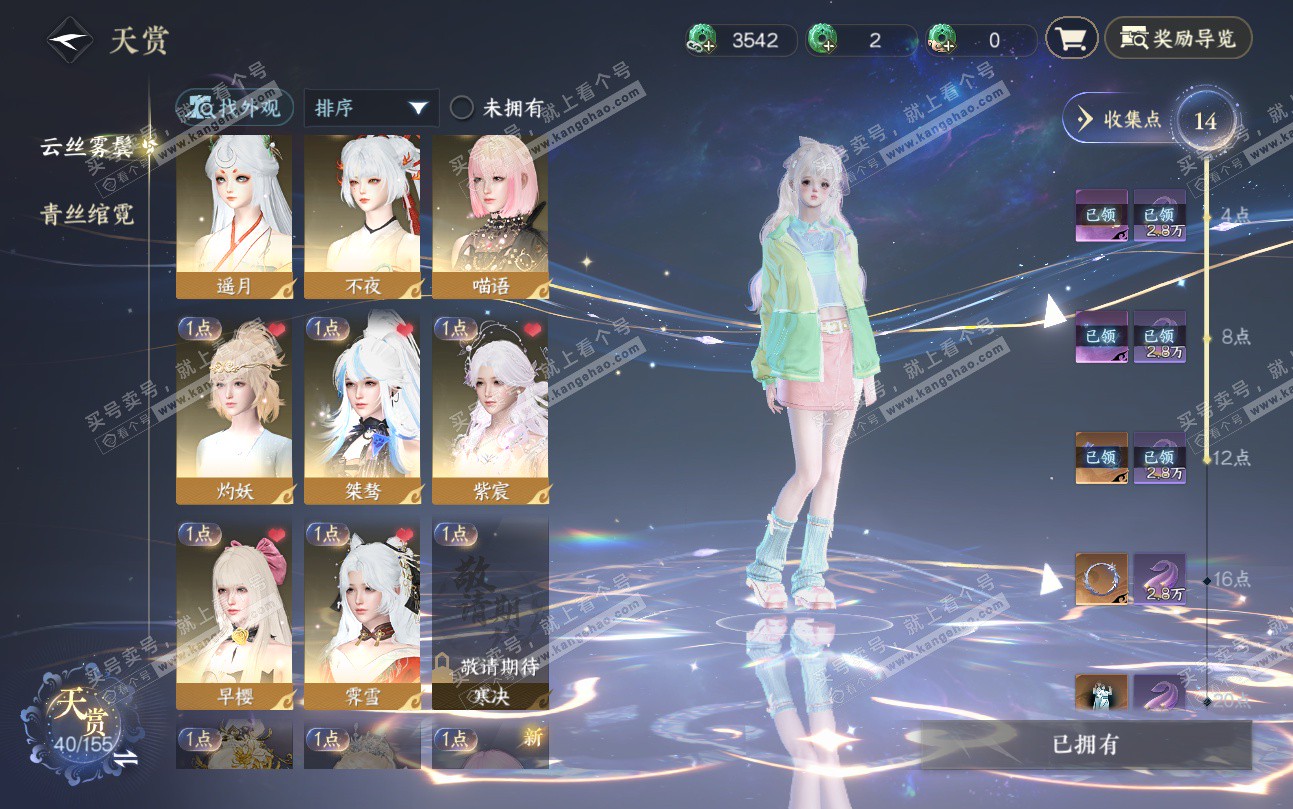The image size is (1293, 809).
Task: Open the 排序 sort dropdown
Action: 370,108
